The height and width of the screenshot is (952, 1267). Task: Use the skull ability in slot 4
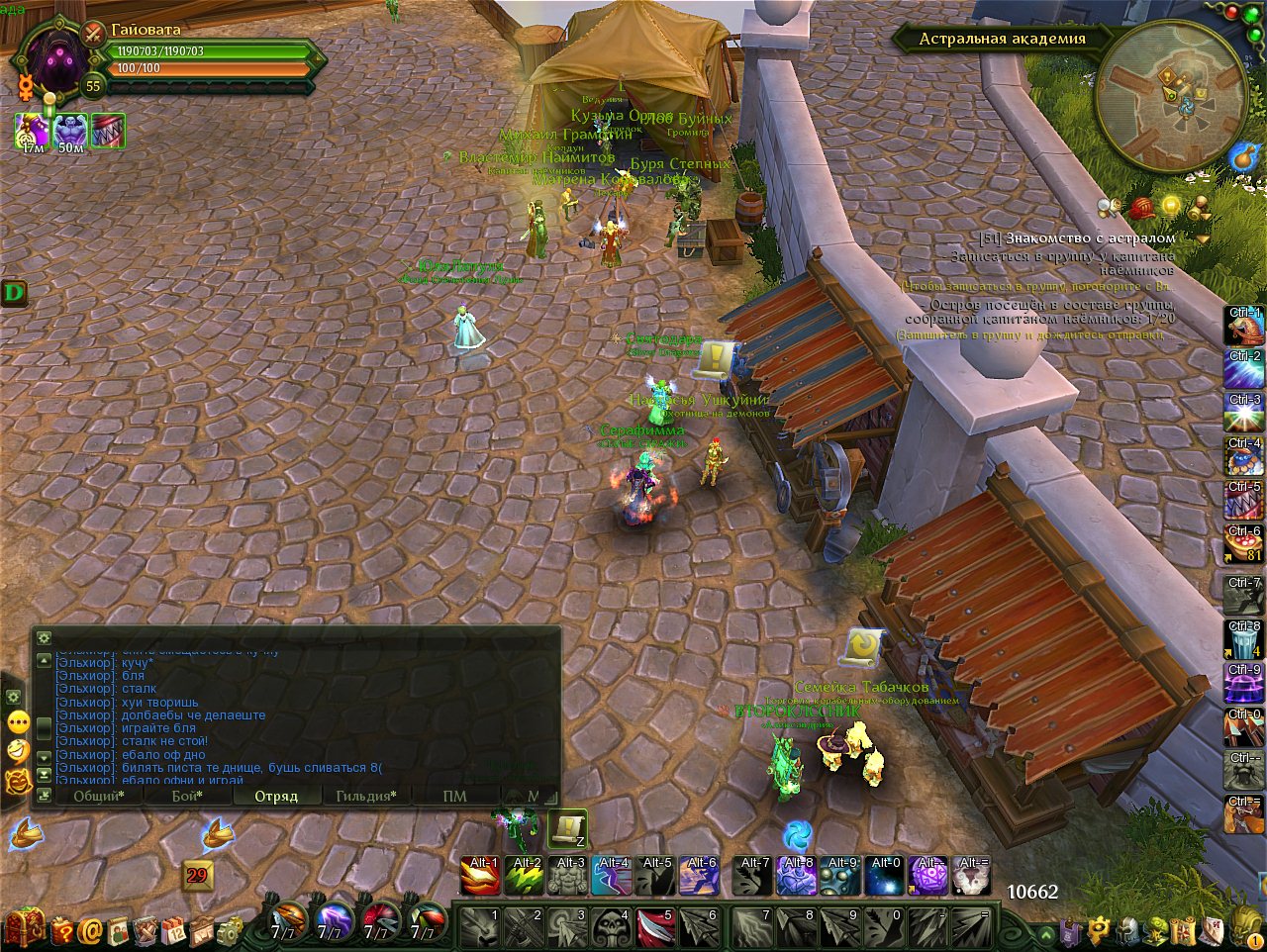tap(611, 927)
